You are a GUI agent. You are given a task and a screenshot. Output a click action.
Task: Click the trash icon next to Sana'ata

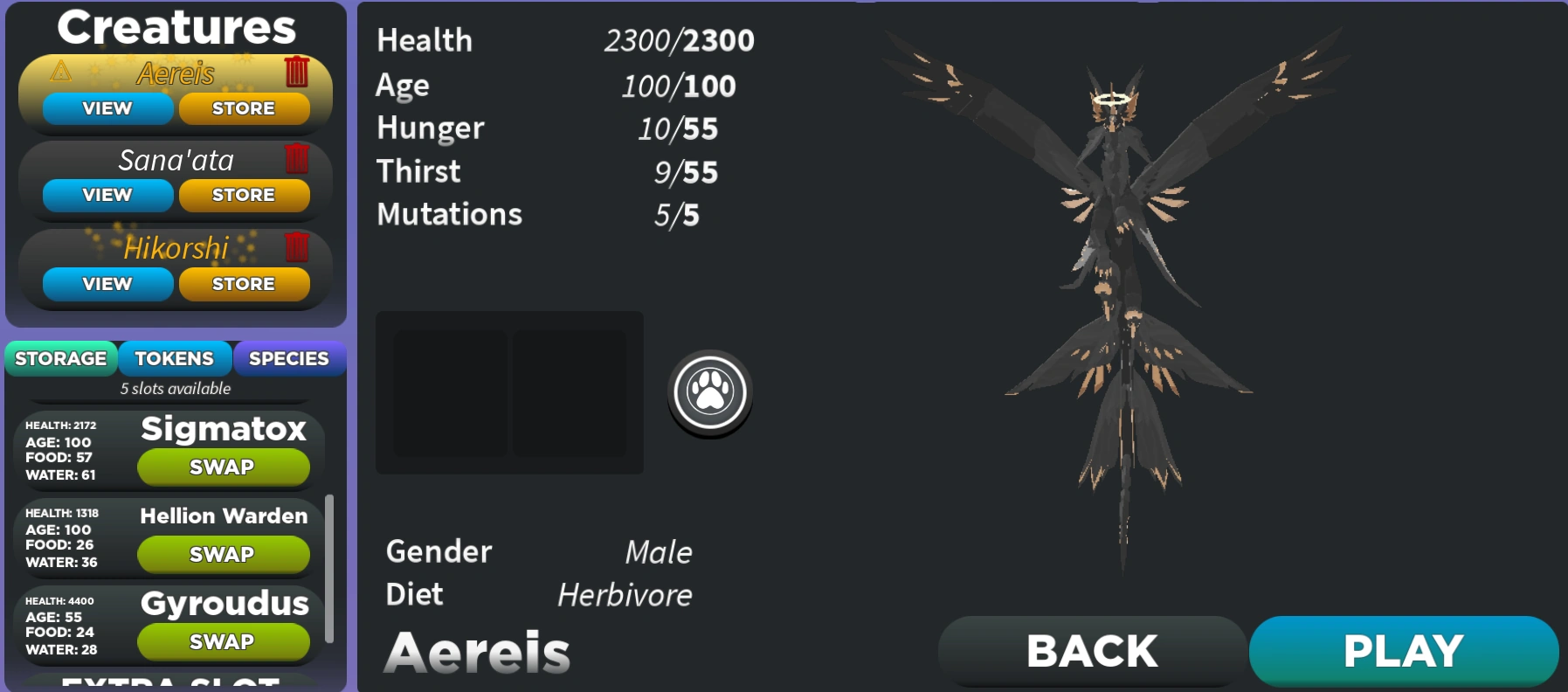click(298, 160)
